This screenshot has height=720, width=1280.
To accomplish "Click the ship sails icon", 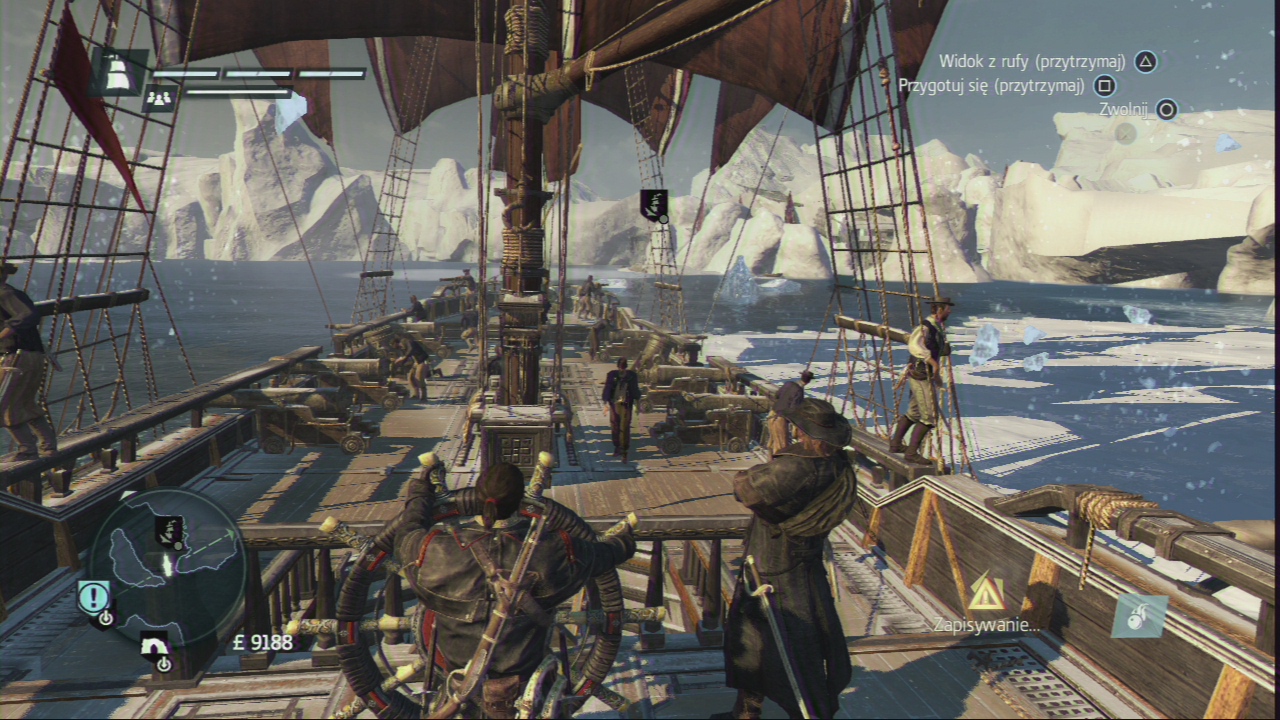I will pos(119,73).
